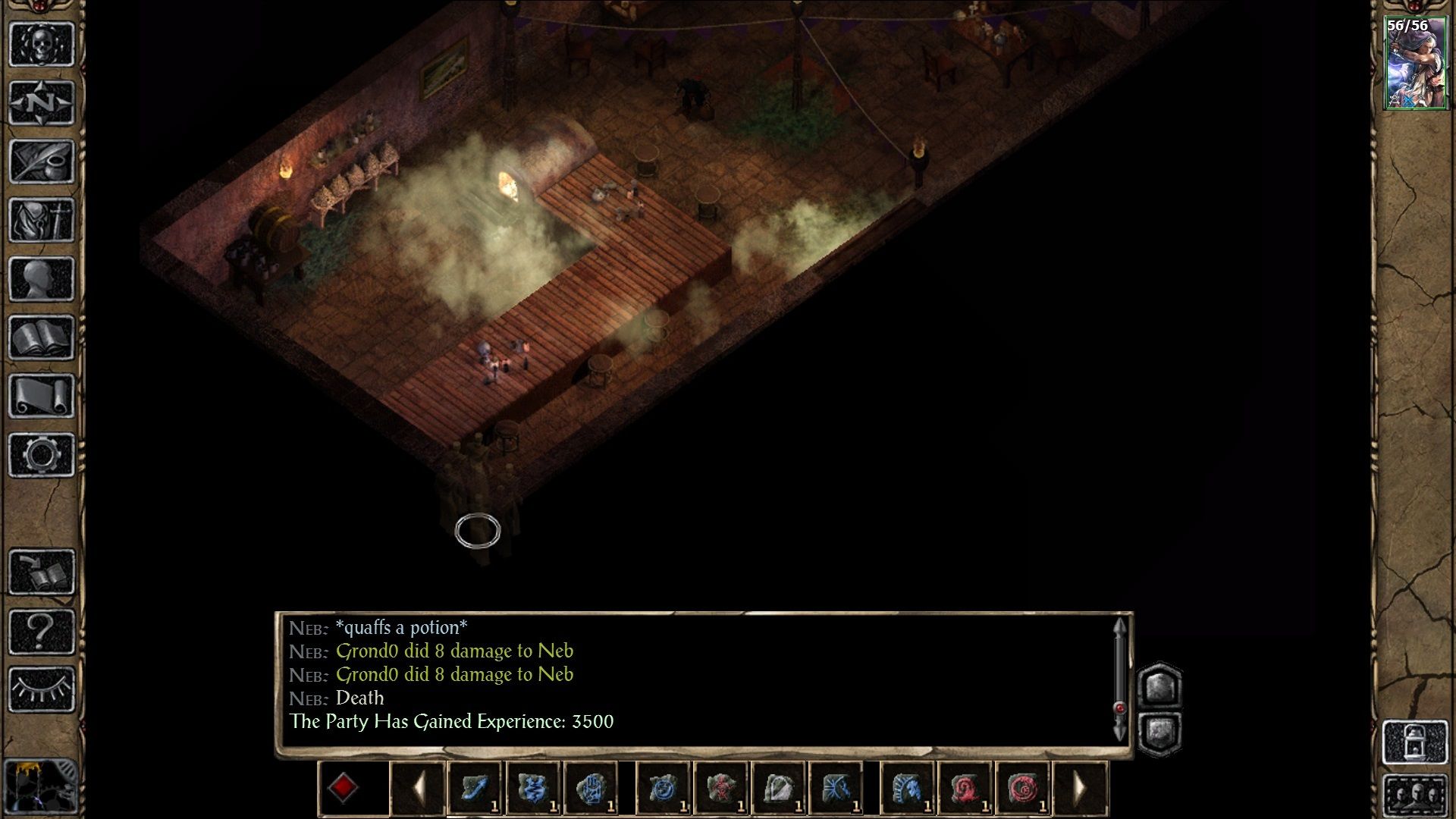This screenshot has height=819, width=1456.
Task: Open the area map via the compass icon
Action: click(x=42, y=102)
